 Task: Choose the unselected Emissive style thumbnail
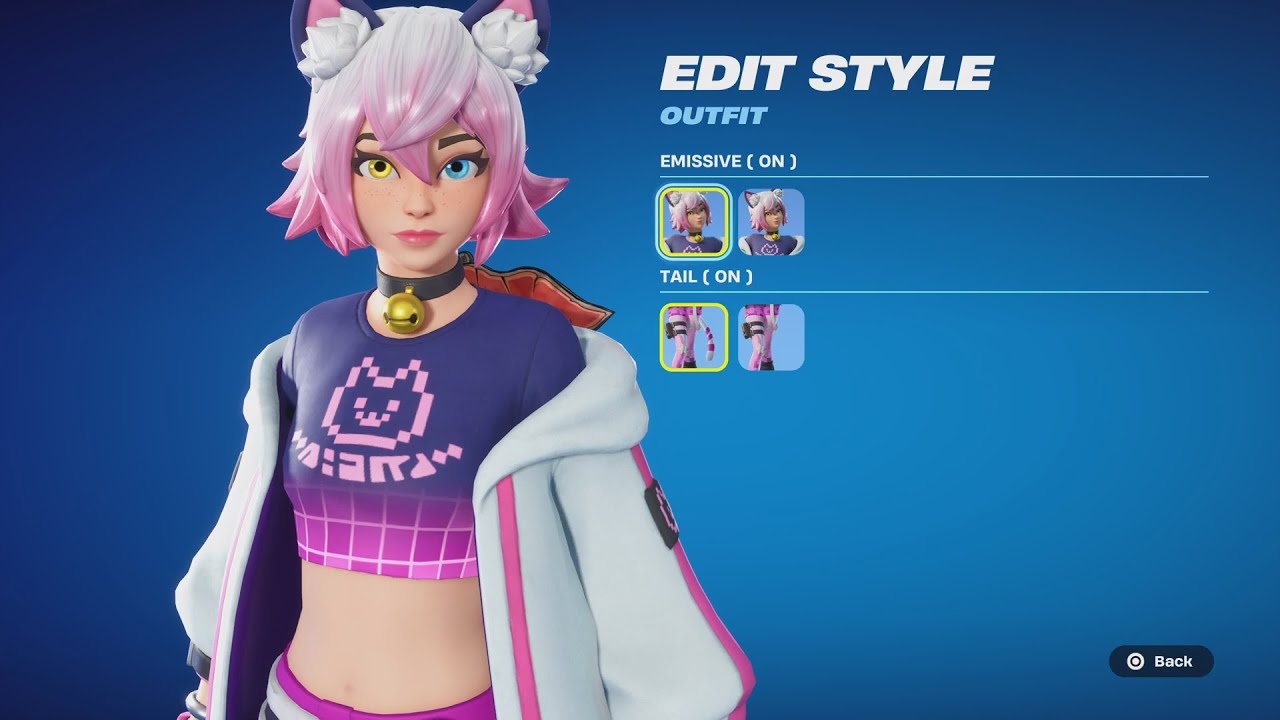[771, 222]
